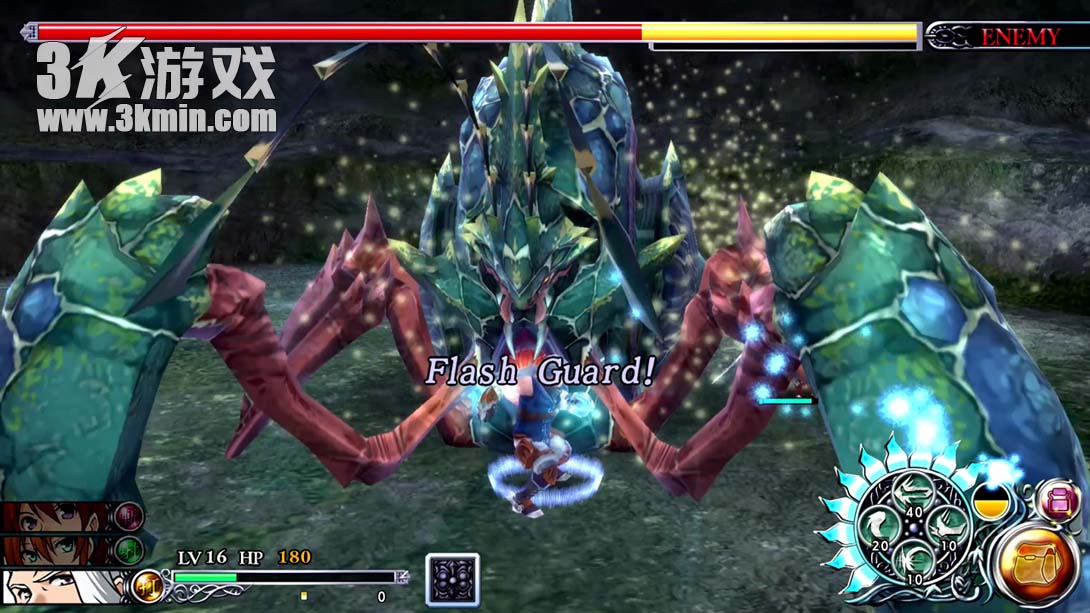
Task: Click the dark ornate accessory slot
Action: point(452,580)
